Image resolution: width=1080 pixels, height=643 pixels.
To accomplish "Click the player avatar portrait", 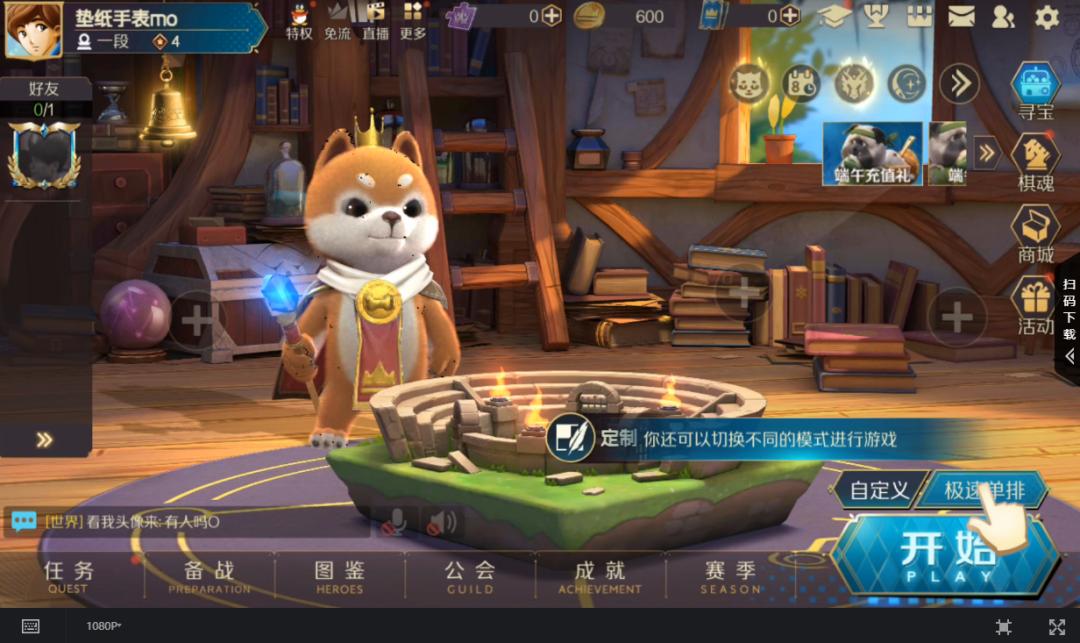I will (33, 29).
